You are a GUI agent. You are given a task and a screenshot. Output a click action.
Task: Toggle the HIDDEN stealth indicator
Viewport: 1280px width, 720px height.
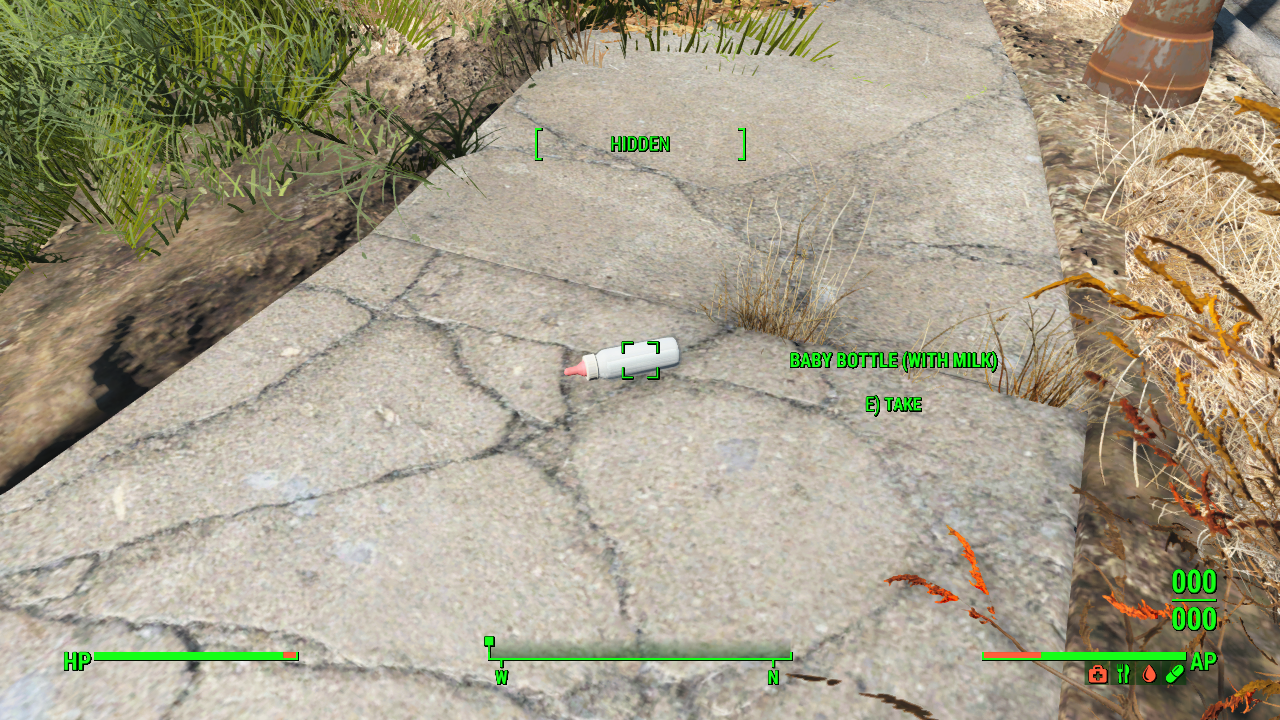click(x=640, y=144)
